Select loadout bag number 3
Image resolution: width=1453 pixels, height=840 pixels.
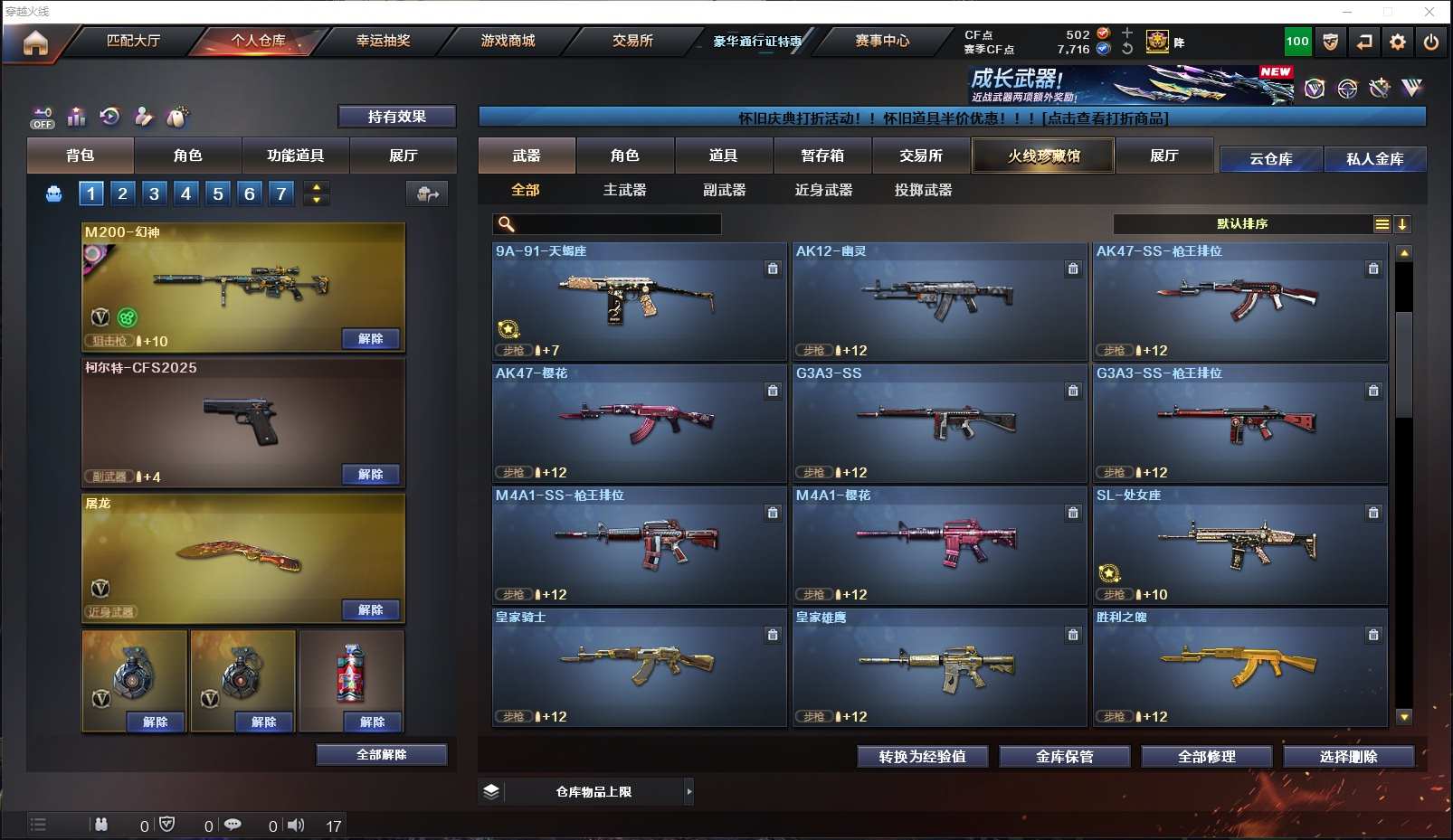(x=155, y=193)
